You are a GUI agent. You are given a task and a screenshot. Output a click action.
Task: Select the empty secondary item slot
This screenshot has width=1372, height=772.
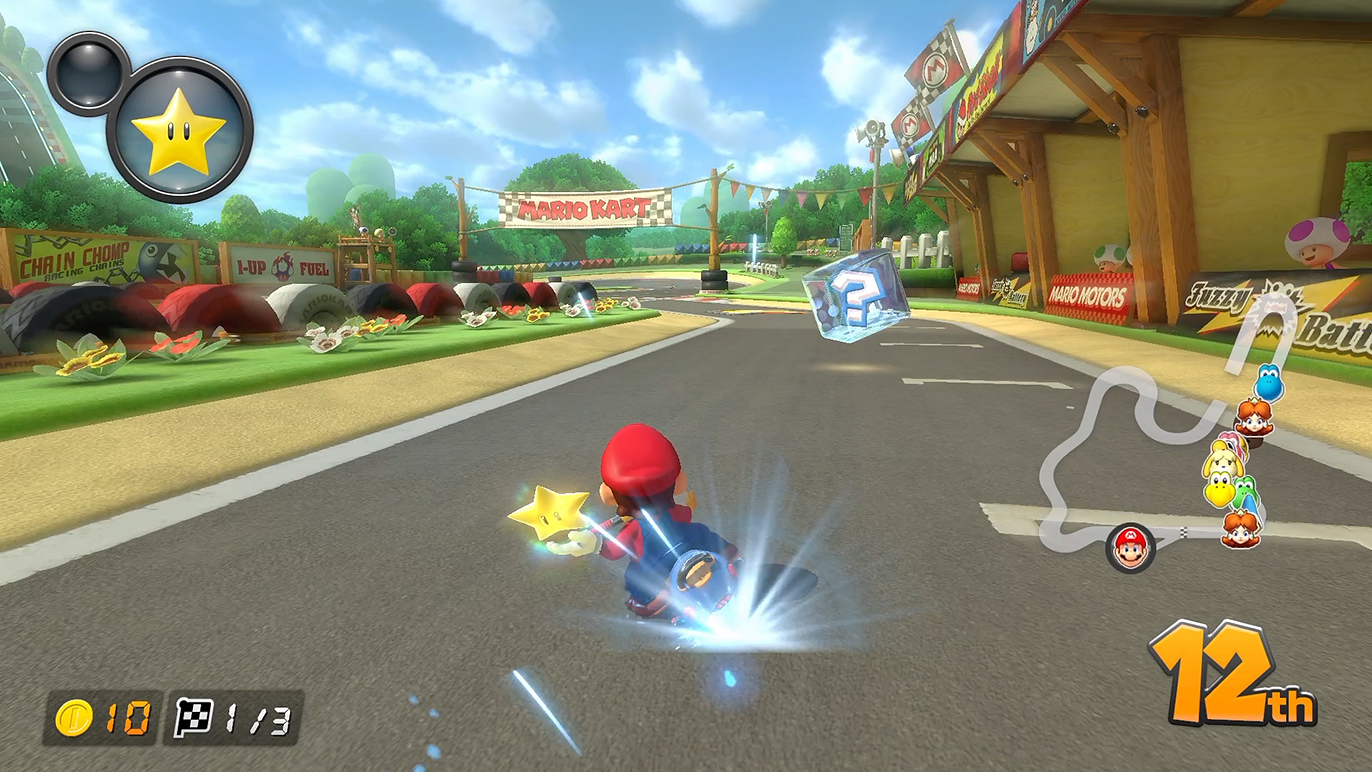pos(88,72)
